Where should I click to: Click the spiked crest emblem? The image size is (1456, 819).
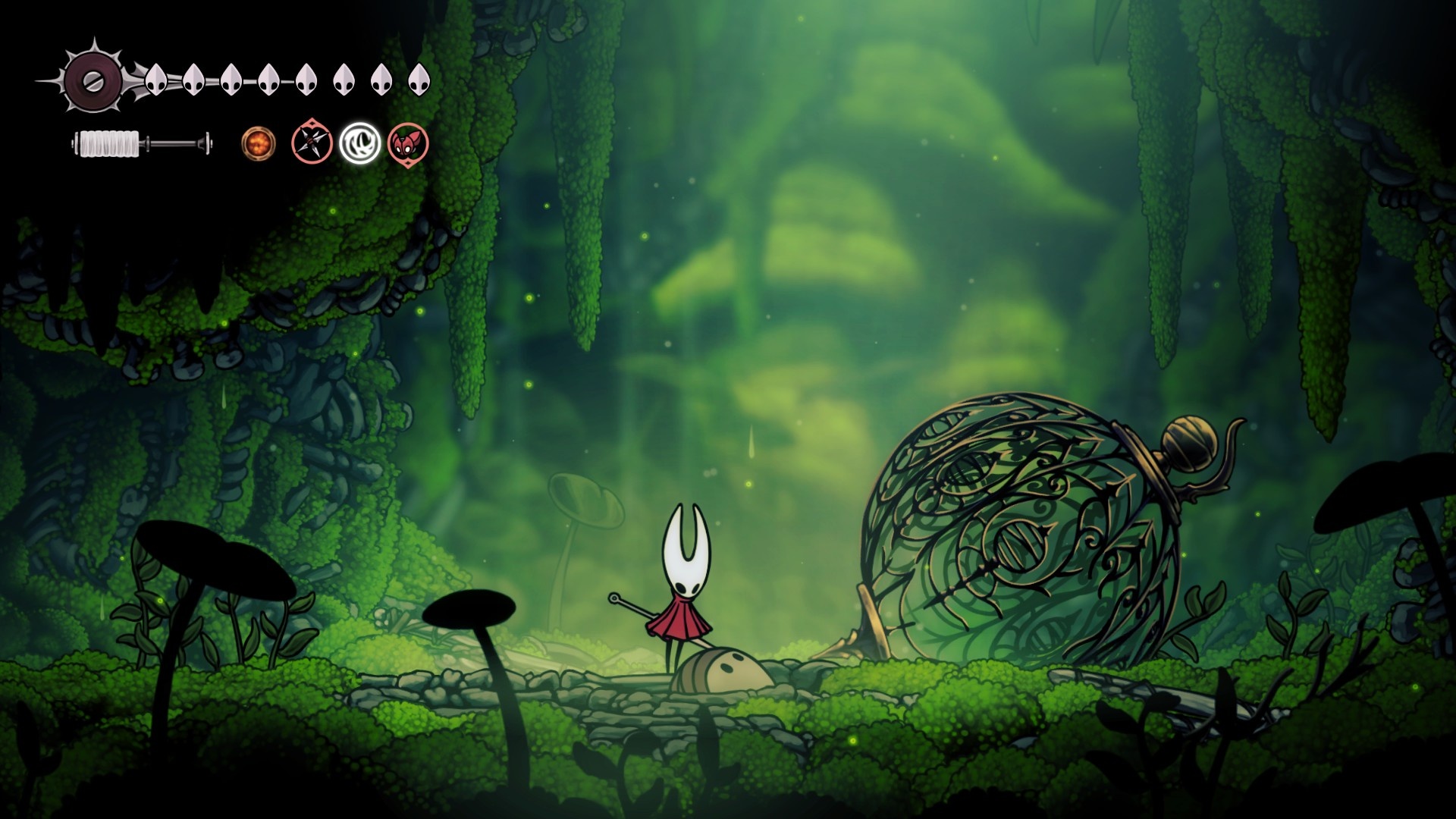[93, 79]
